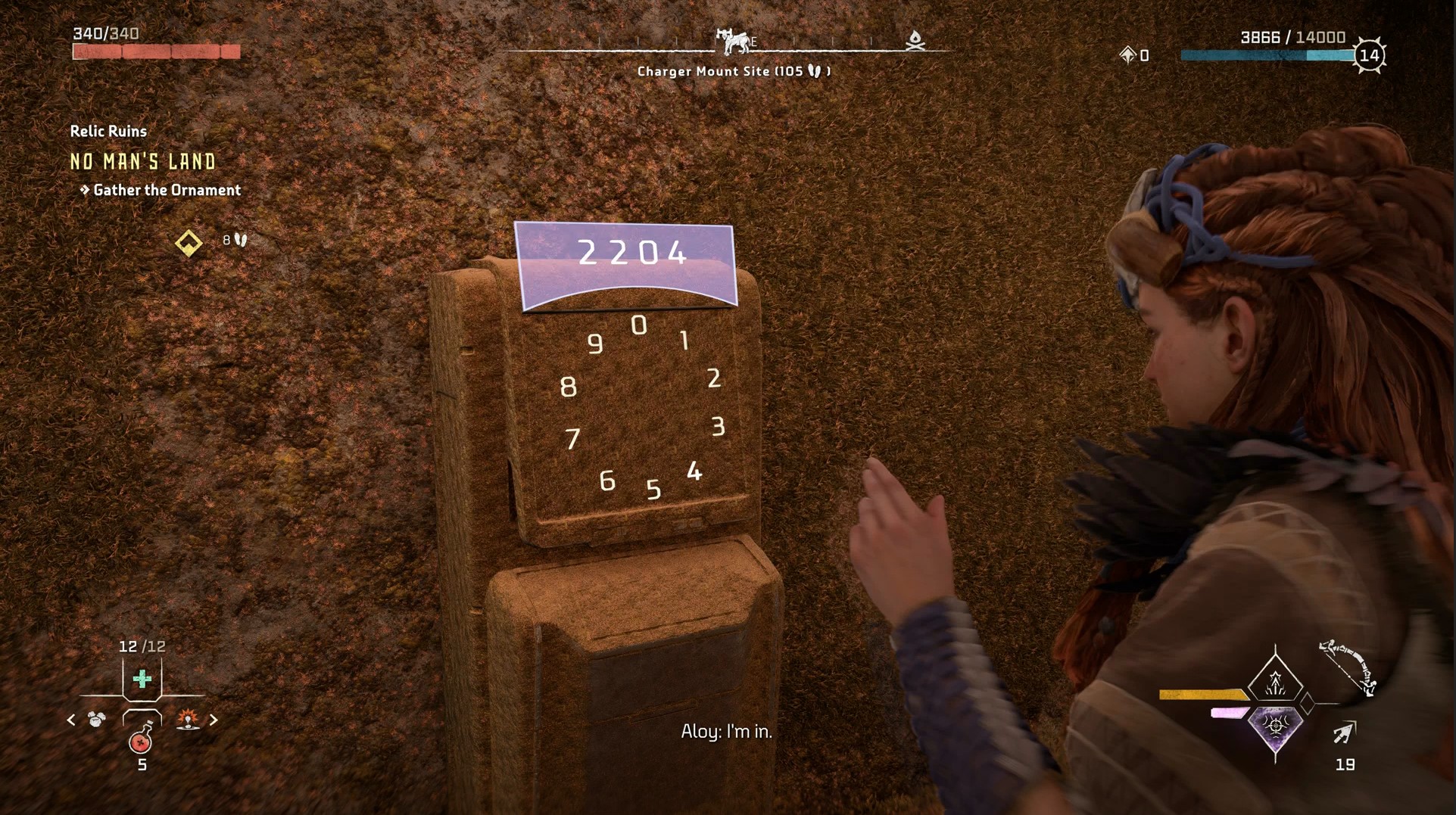Tap digit 0 on the keypad
This screenshot has width=1456, height=815.
pos(639,325)
